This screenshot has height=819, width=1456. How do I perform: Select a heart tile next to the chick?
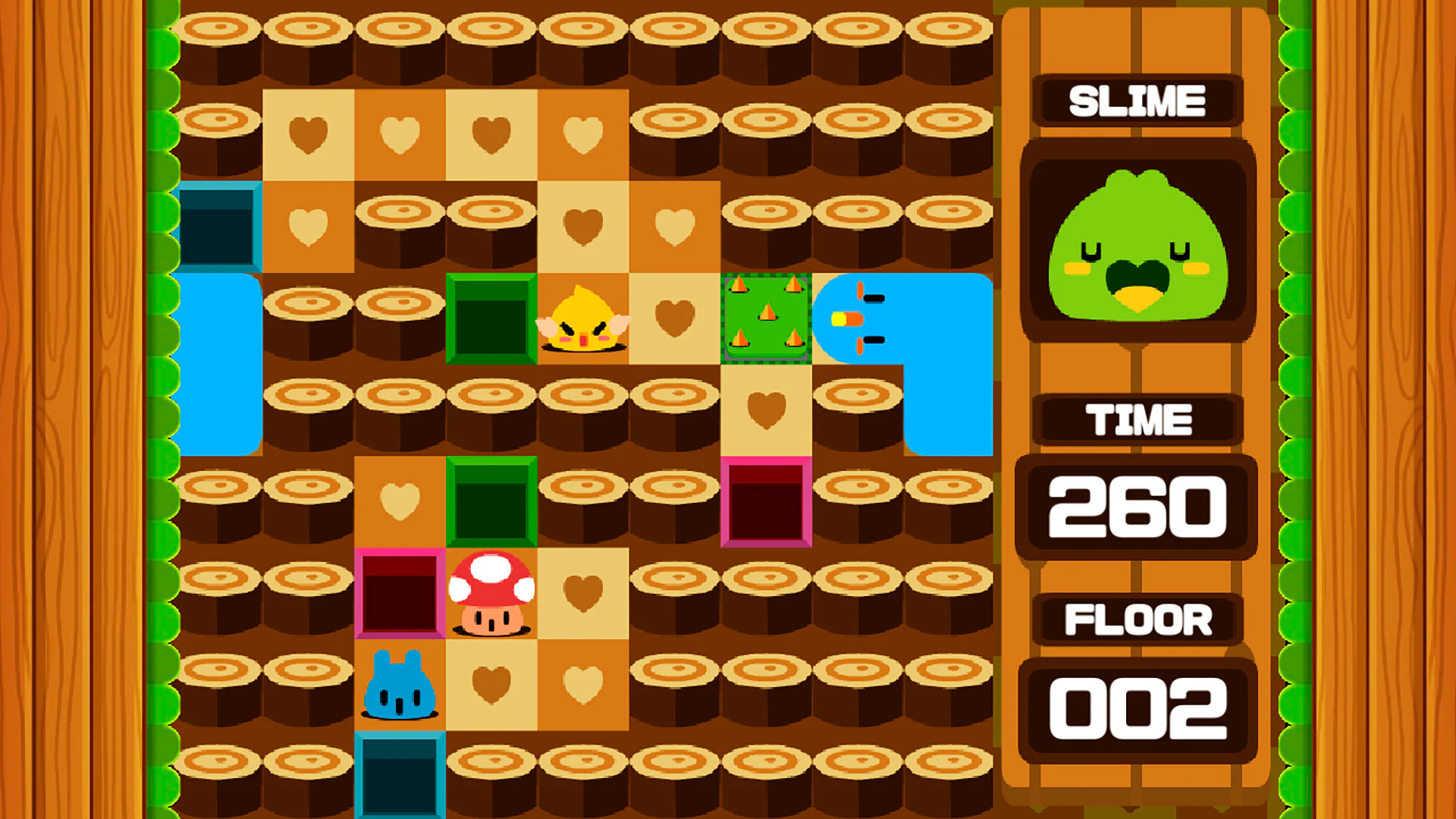click(675, 318)
